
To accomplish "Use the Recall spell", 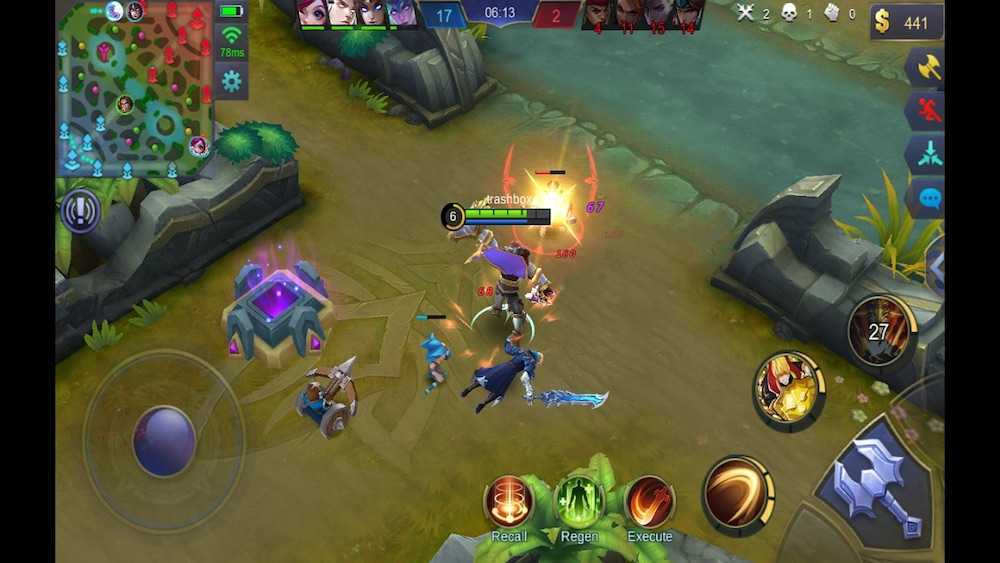I will click(x=509, y=500).
